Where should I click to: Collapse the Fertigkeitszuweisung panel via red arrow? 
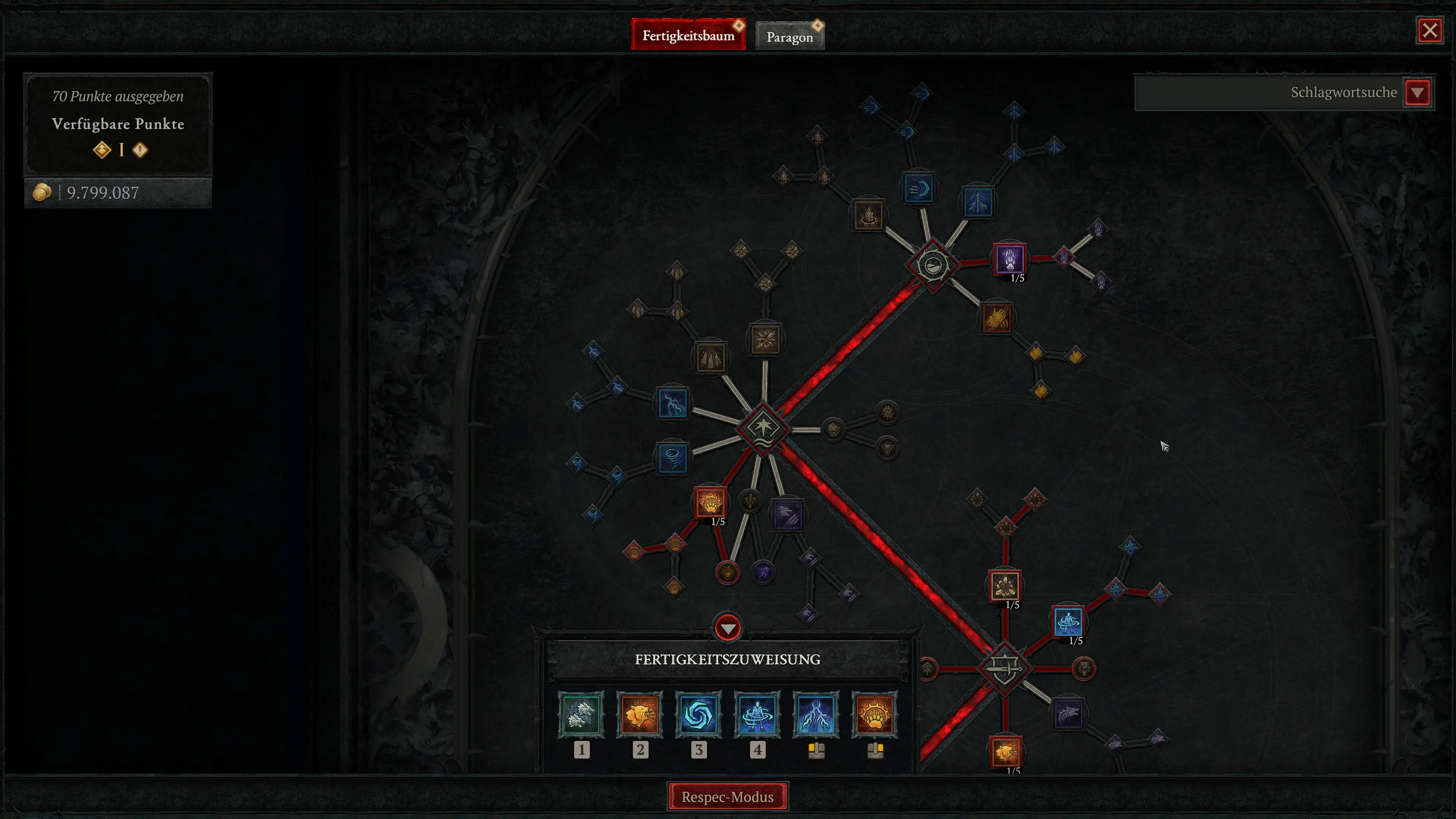click(x=728, y=628)
